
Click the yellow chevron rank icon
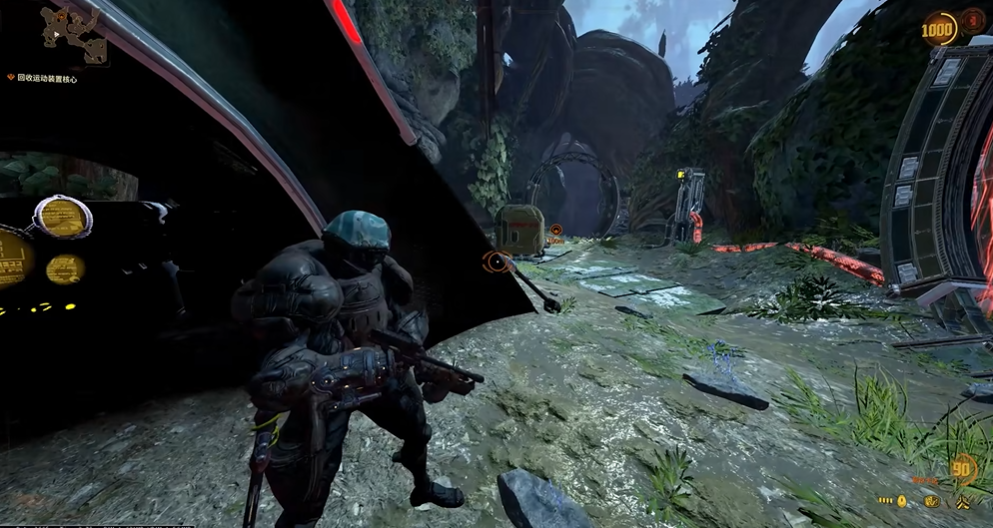coord(964,500)
